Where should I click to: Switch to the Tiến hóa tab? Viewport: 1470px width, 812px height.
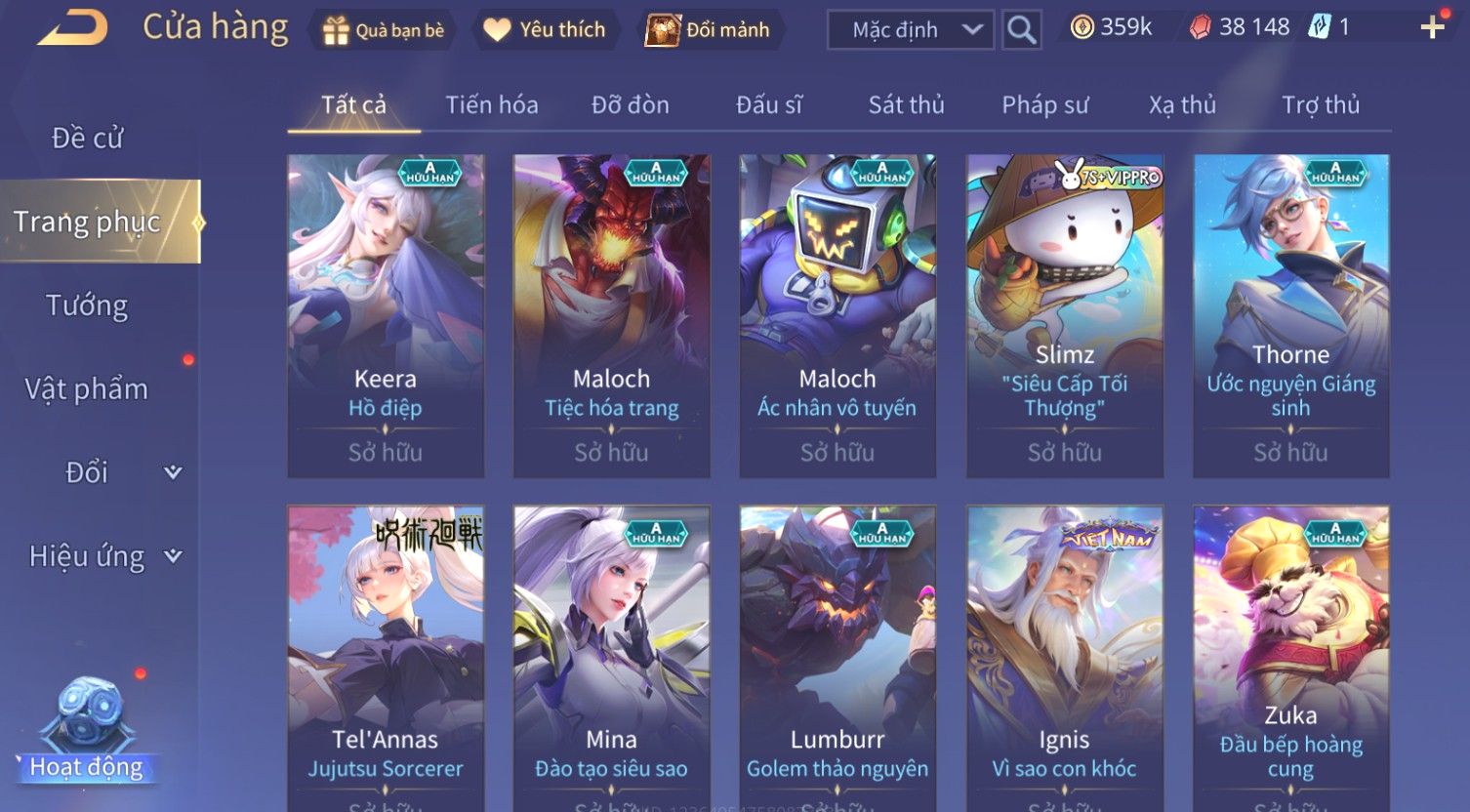pyautogui.click(x=492, y=105)
